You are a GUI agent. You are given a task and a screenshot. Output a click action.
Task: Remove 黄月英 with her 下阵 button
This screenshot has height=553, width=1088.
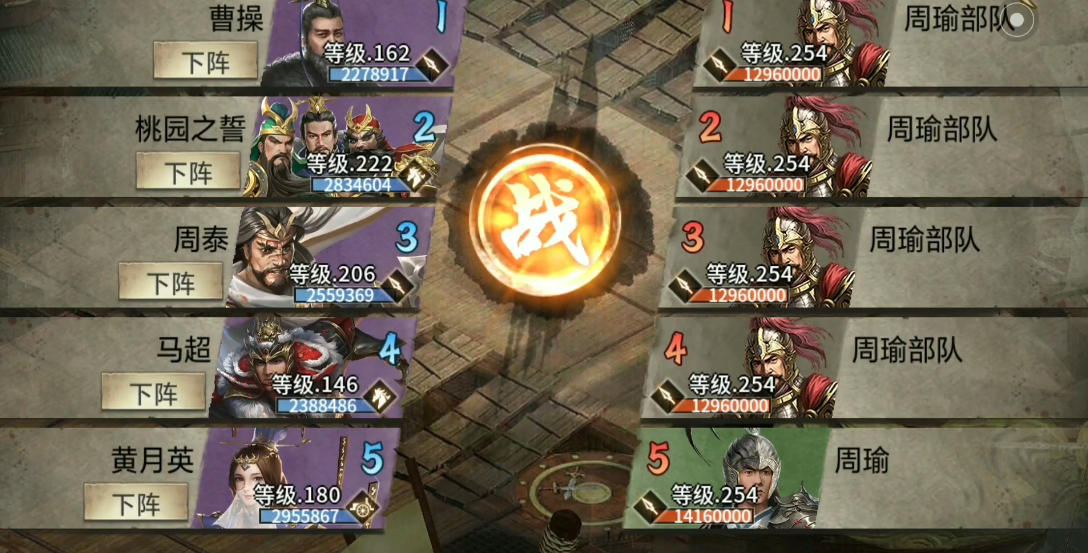pos(136,502)
